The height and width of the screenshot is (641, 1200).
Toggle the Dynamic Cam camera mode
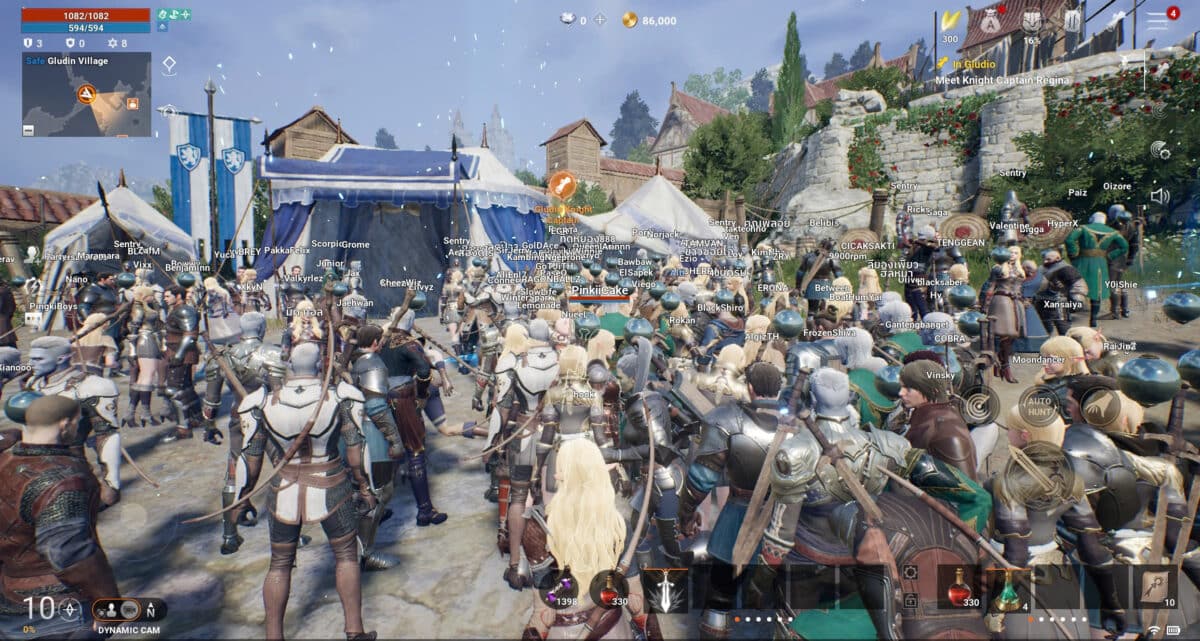click(129, 610)
